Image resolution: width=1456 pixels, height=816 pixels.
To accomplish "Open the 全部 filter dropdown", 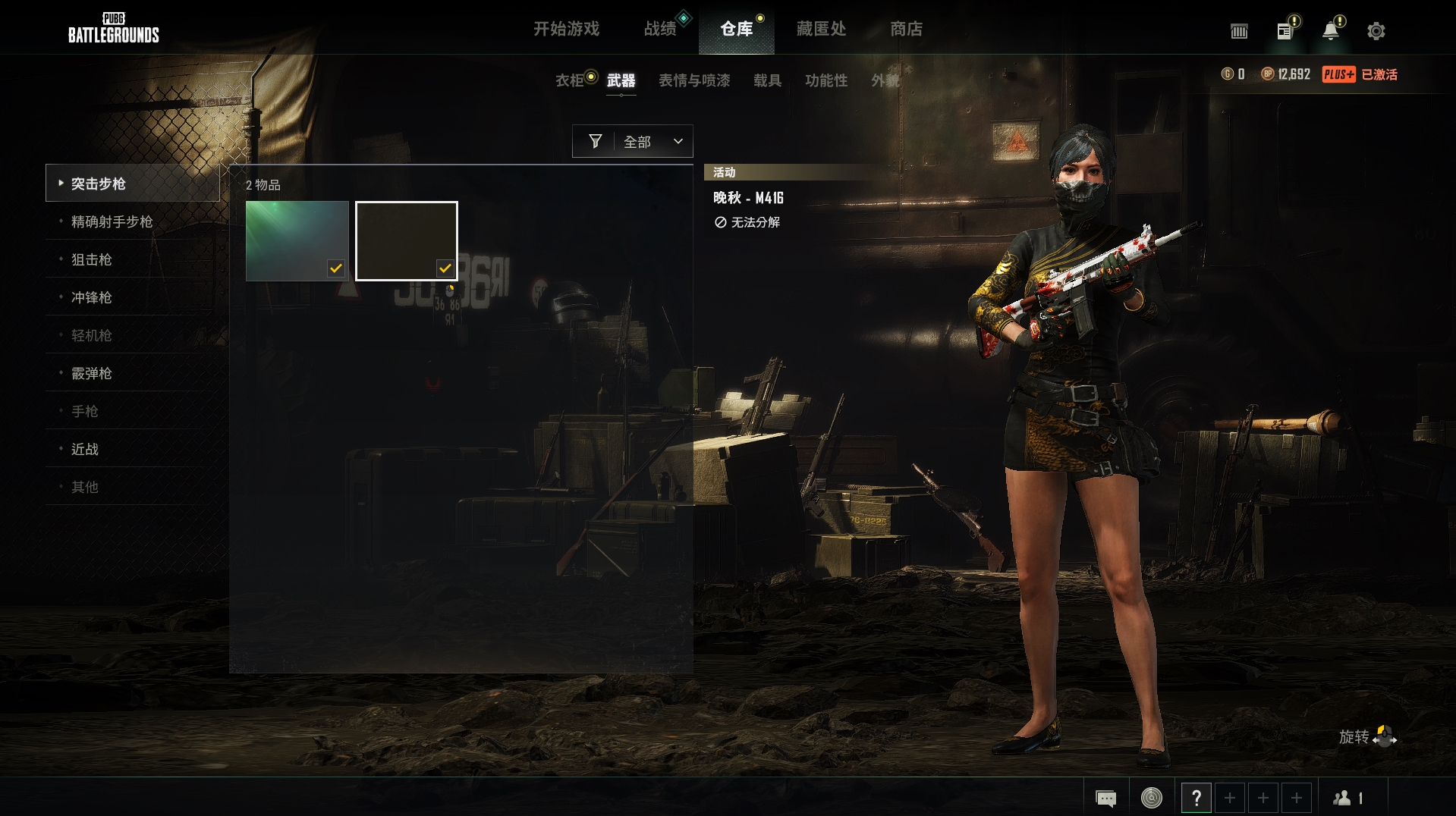I will tap(649, 140).
